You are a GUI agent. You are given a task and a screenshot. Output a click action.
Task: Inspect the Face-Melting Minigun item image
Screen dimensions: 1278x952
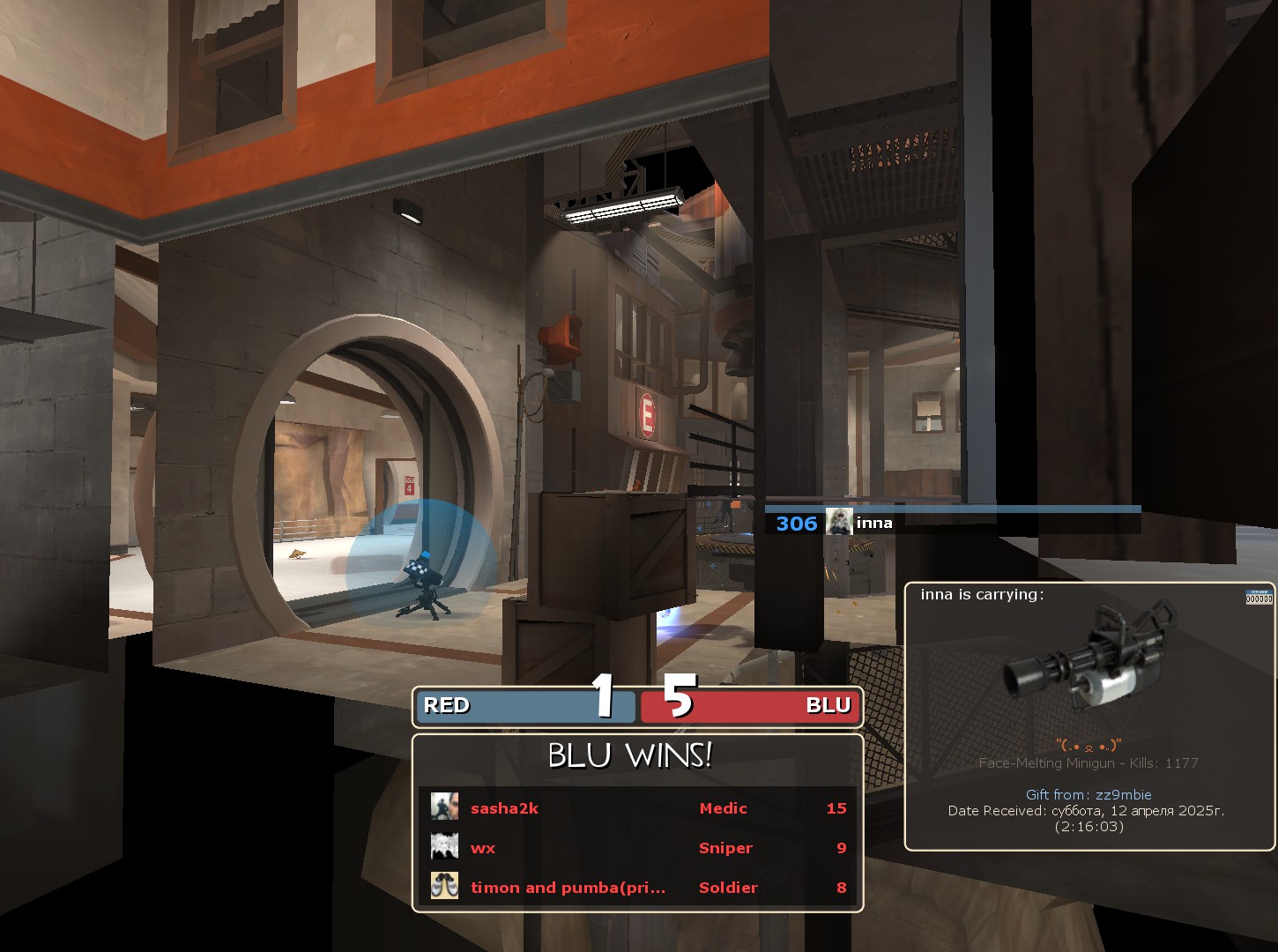point(1089,661)
